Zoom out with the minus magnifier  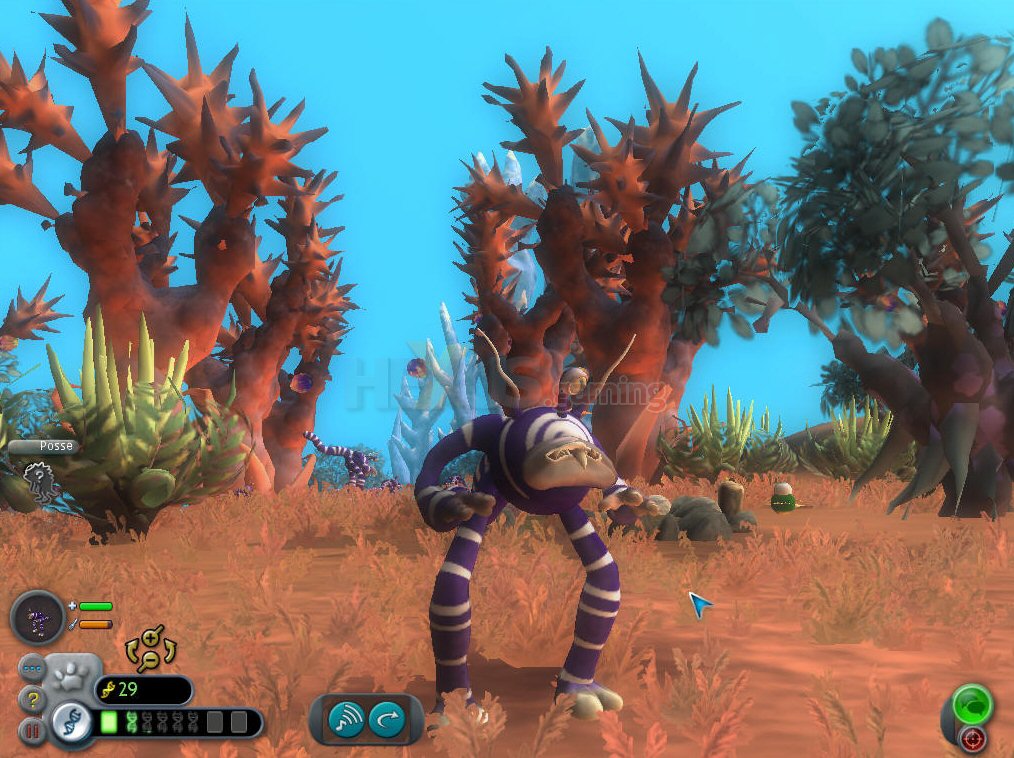(150, 659)
